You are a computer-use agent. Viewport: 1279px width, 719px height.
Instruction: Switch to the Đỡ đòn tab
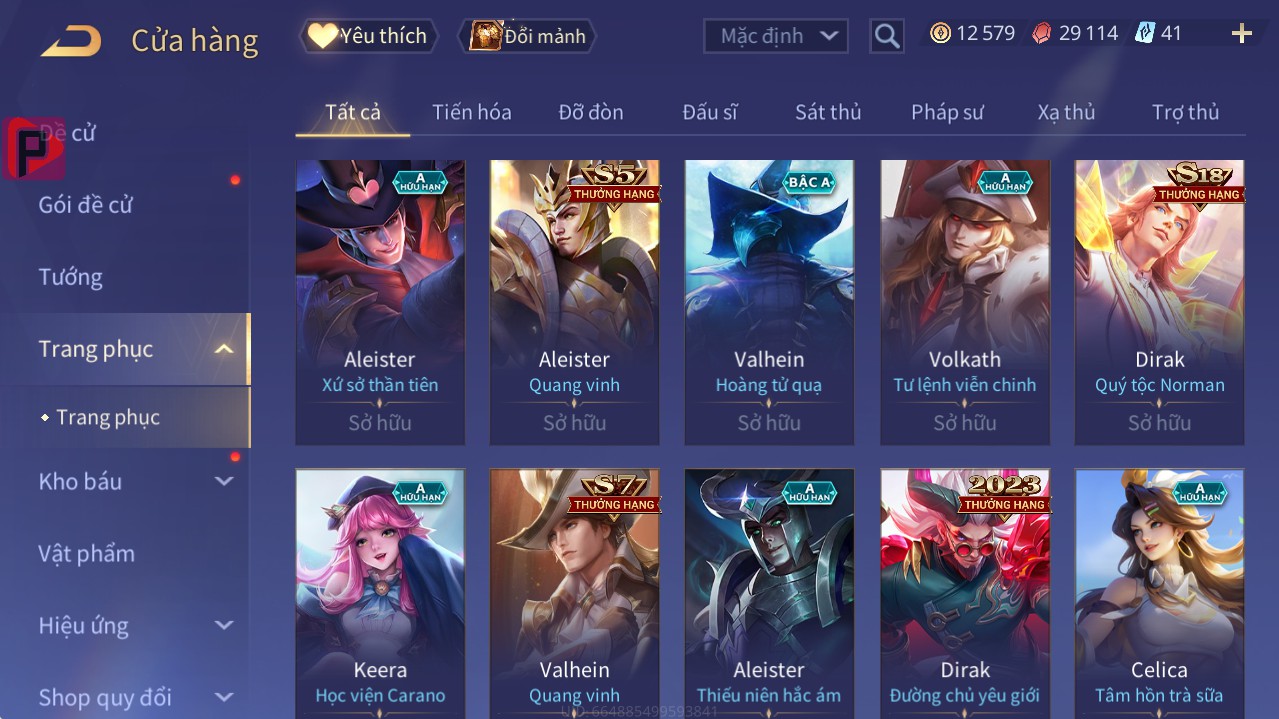590,112
